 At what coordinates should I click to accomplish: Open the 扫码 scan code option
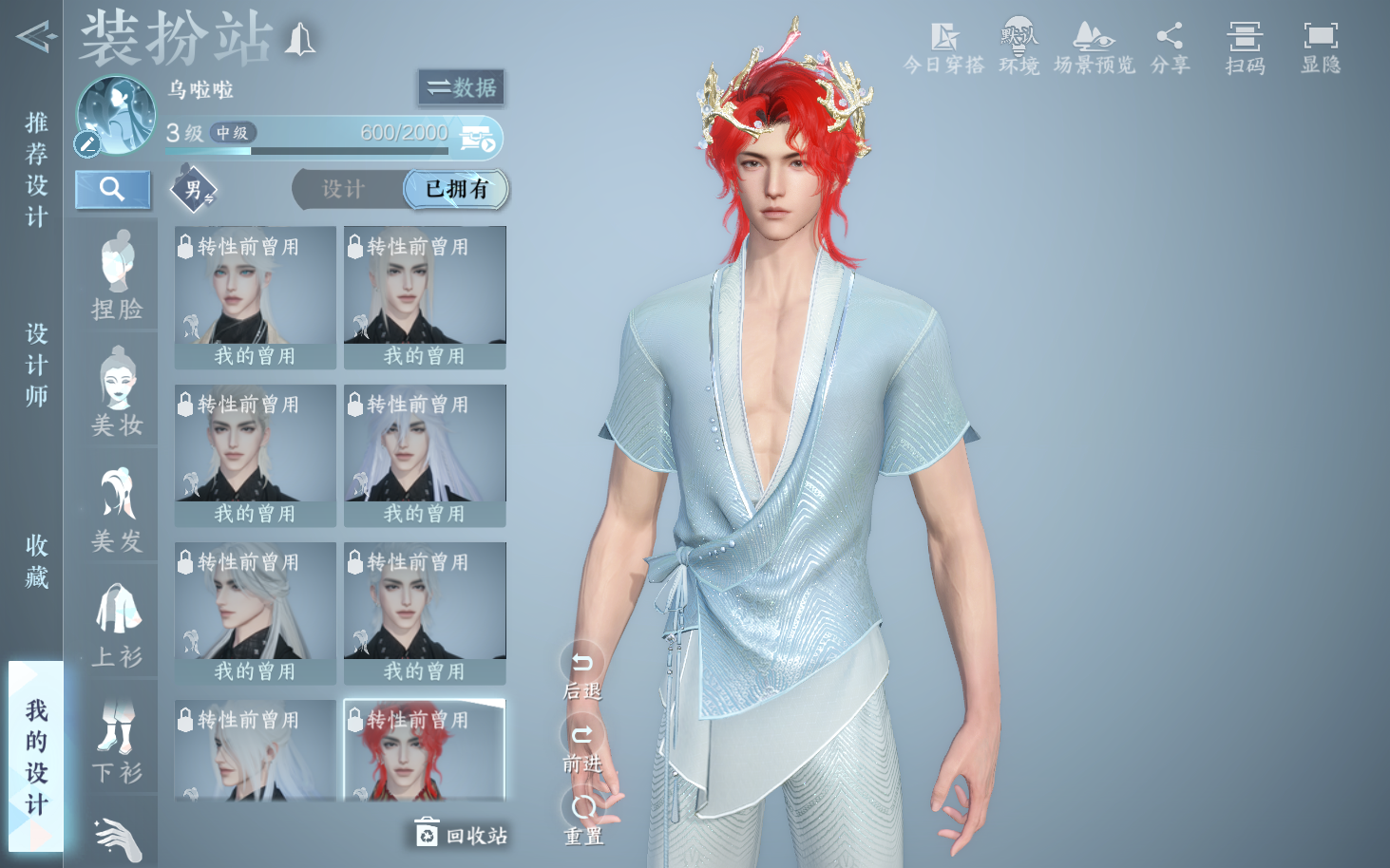click(x=1244, y=48)
